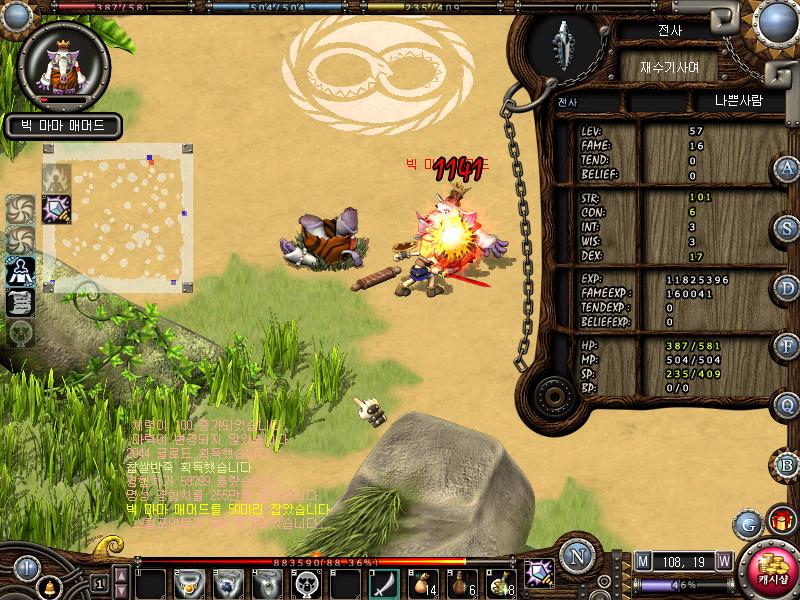Click the W button beside the coordinates
Screen dimensions: 800x600
pyautogui.click(x=723, y=561)
